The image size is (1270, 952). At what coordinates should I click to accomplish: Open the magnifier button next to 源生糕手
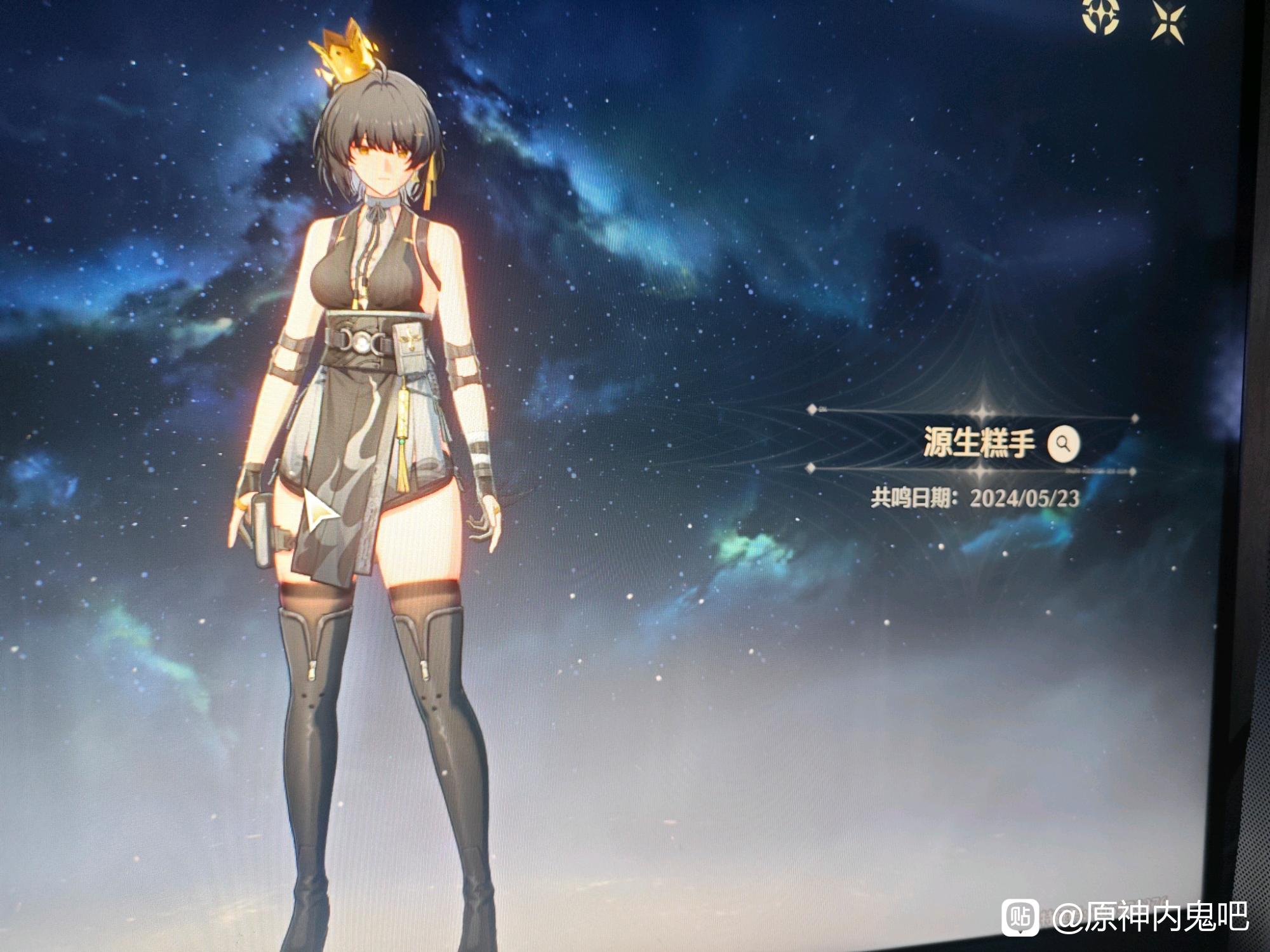pos(1064,443)
